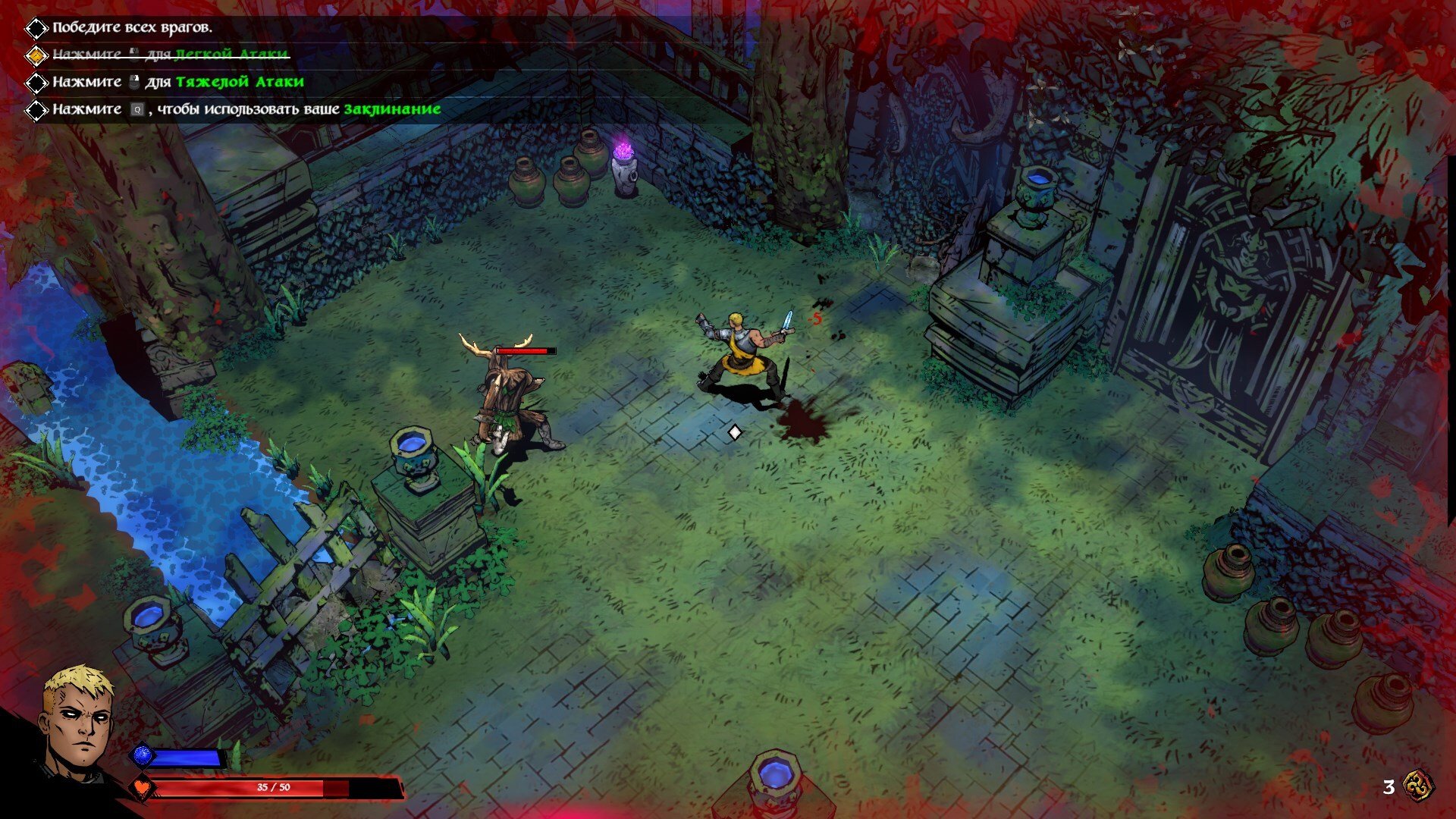Select the Тяжелой Атаки tutorial objective

pos(177,82)
